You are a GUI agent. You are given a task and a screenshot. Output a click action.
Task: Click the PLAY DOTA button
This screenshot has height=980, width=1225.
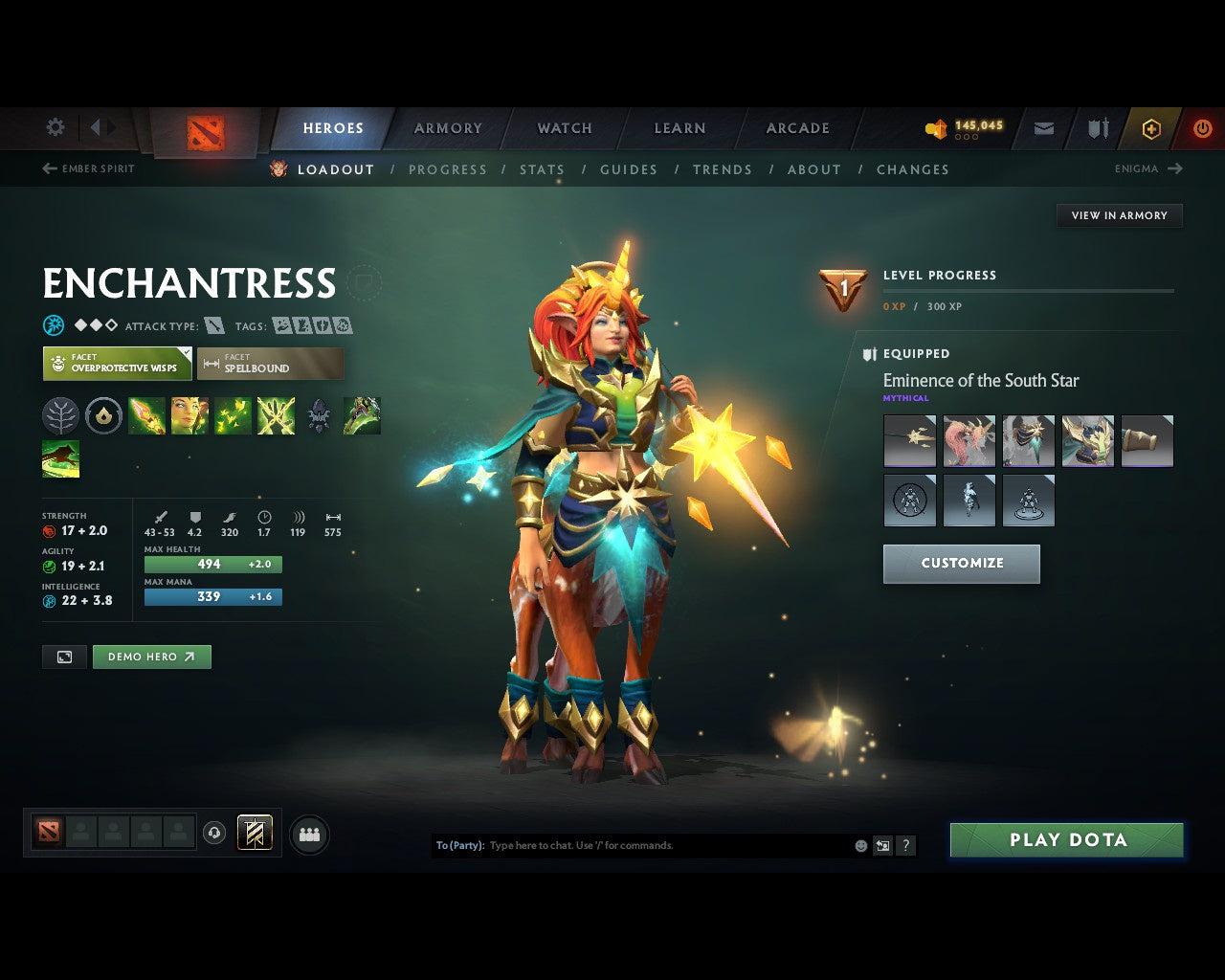click(x=1066, y=839)
